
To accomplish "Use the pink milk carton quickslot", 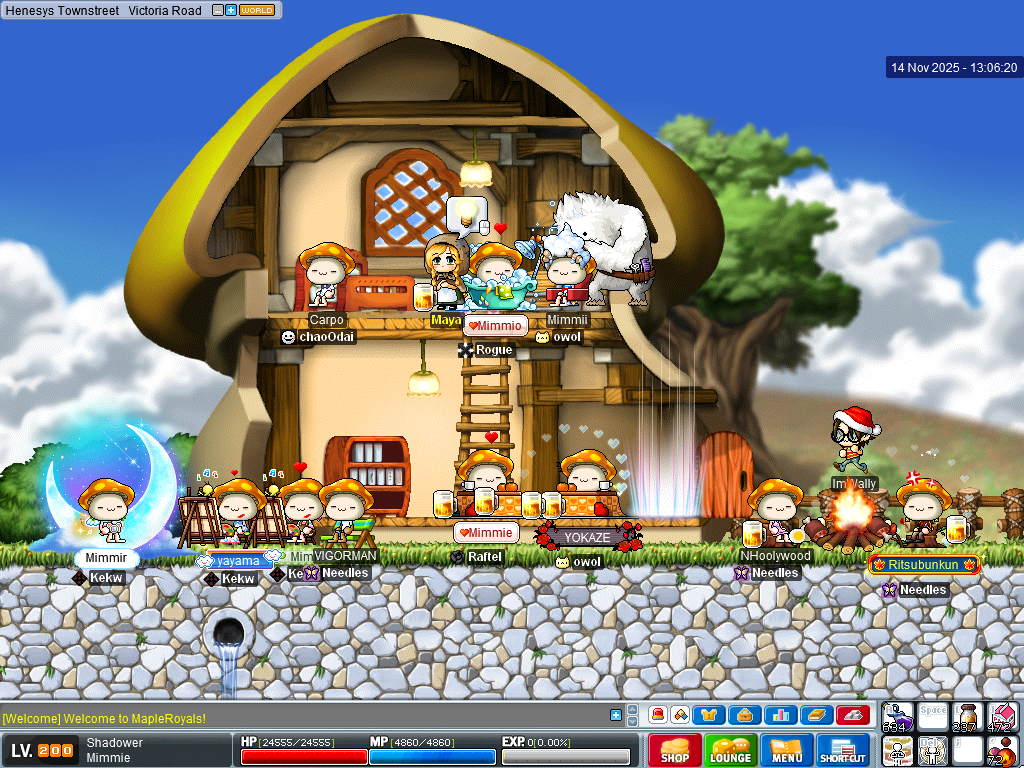I will [1001, 717].
